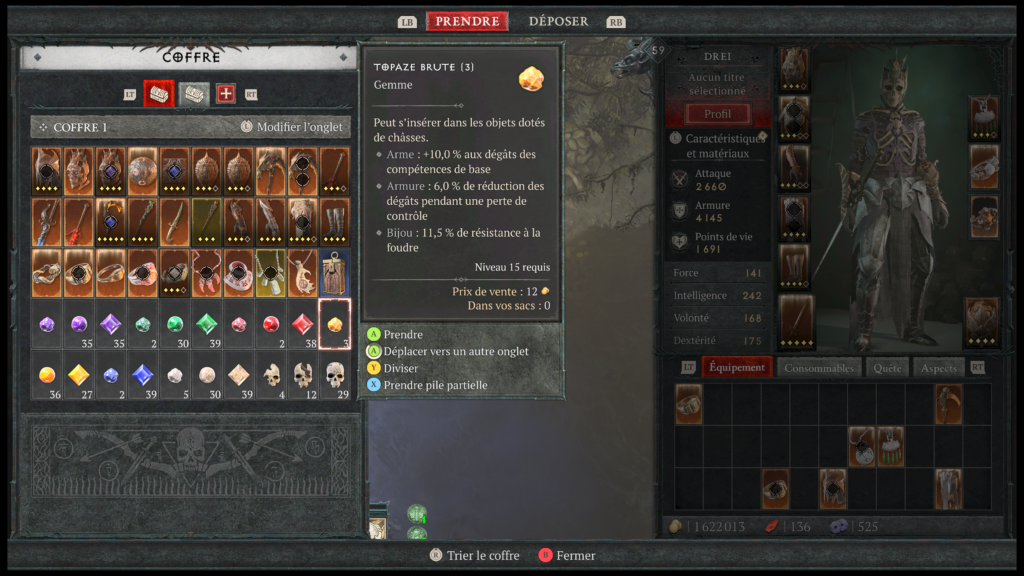
Task: Show the Aspects inventory tab
Action: coord(939,367)
